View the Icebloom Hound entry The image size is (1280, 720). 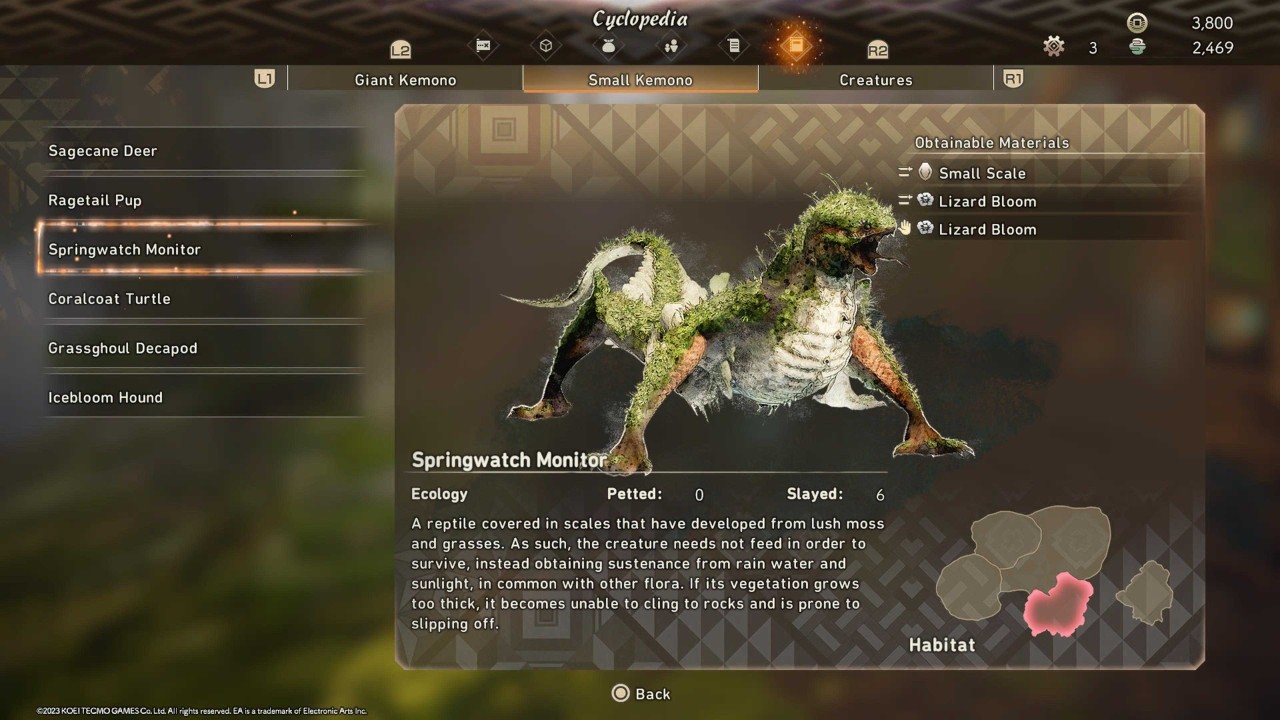pos(105,398)
